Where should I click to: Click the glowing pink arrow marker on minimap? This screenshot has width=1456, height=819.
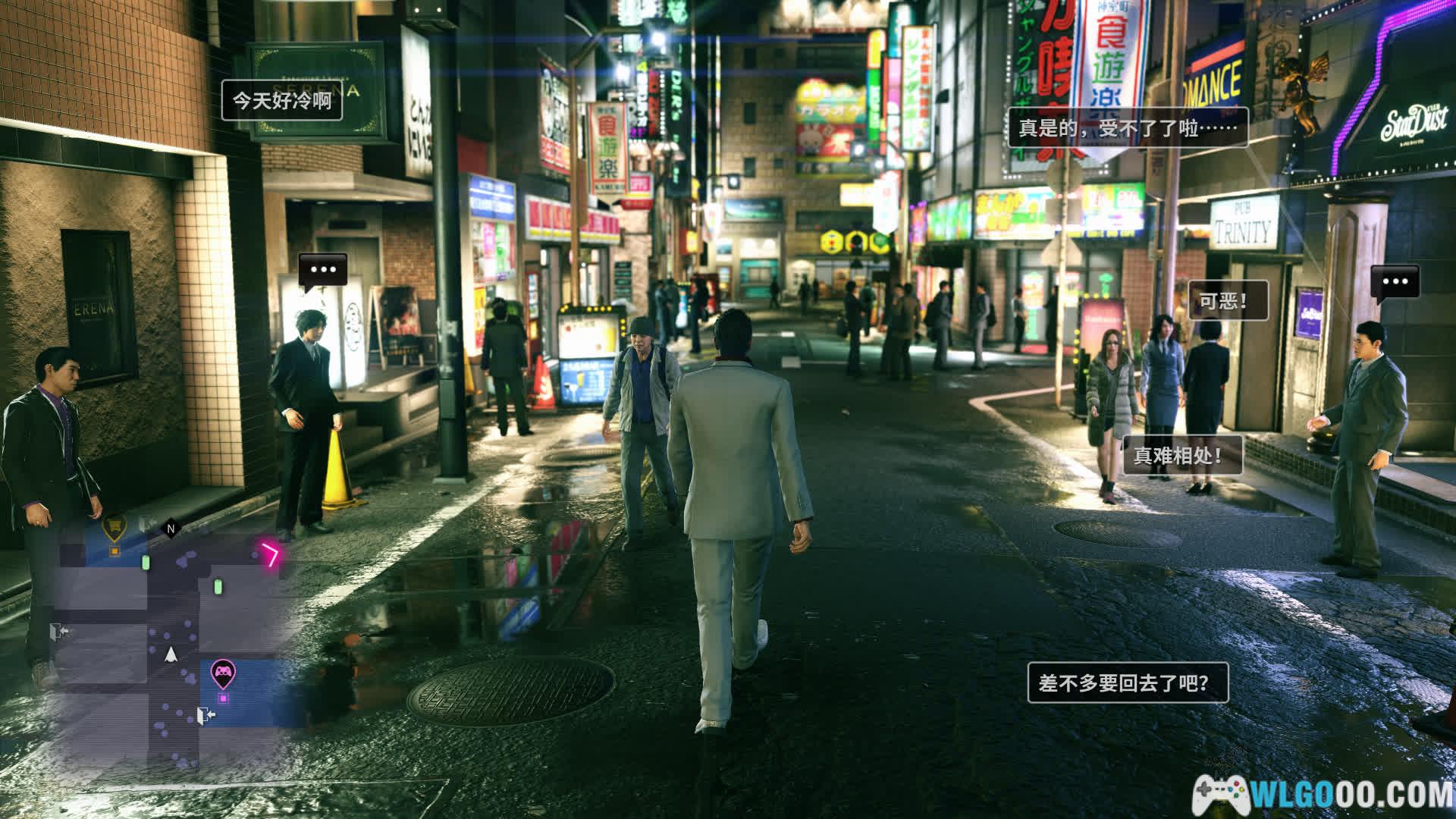(271, 556)
